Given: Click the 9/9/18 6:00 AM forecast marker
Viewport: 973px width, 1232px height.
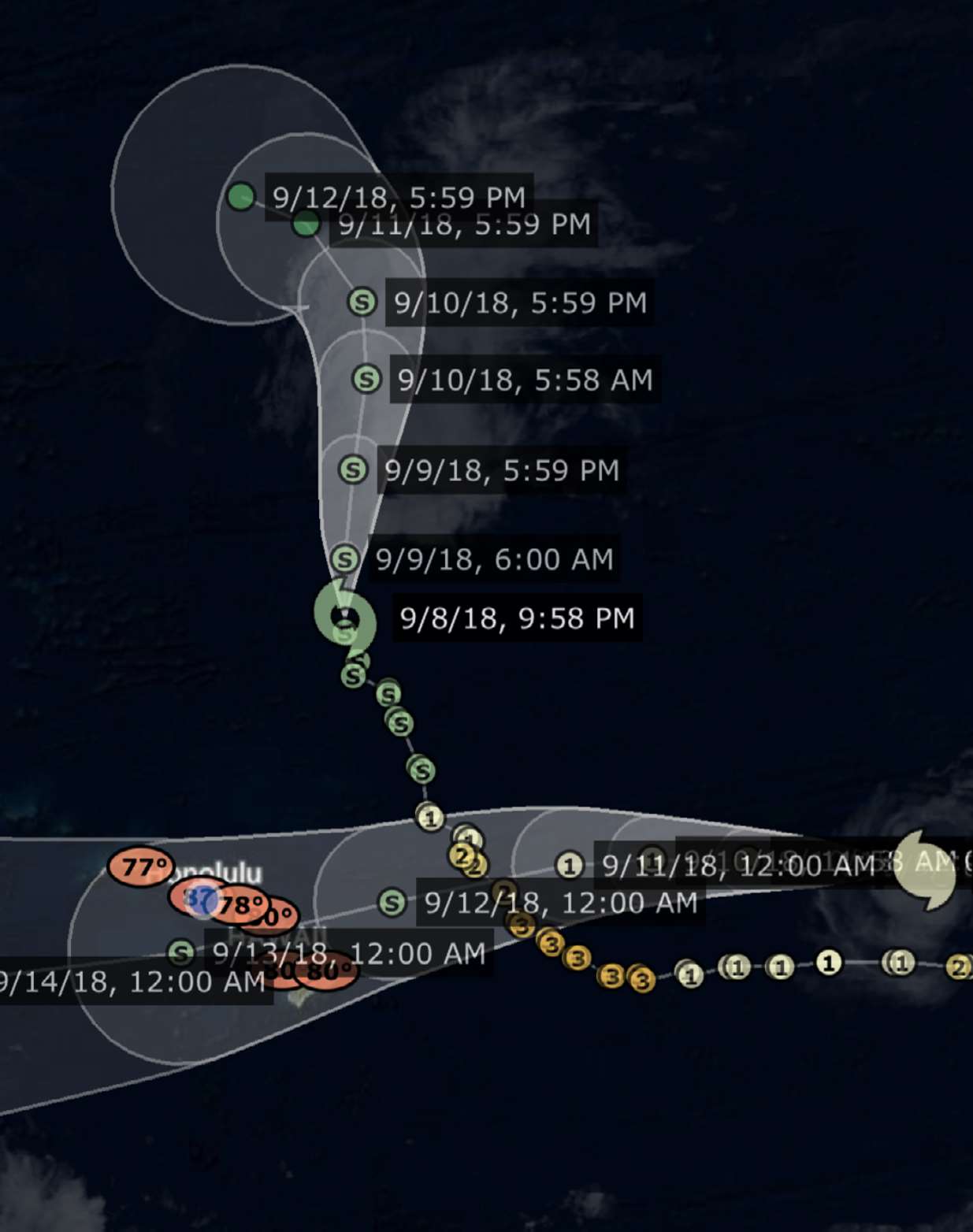Looking at the screenshot, I should pos(344,559).
